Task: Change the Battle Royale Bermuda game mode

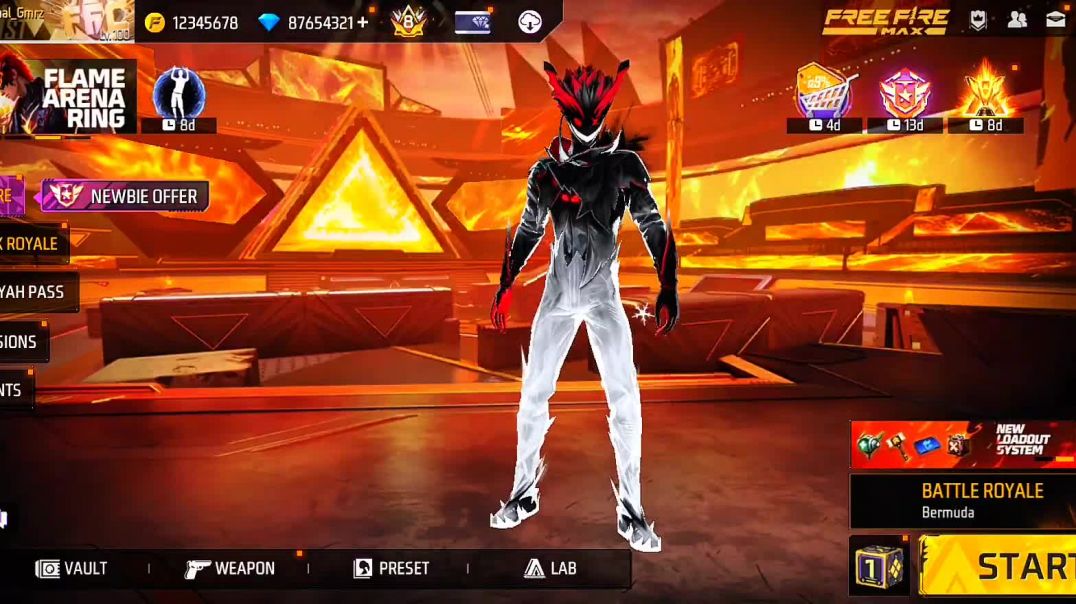Action: 962,500
